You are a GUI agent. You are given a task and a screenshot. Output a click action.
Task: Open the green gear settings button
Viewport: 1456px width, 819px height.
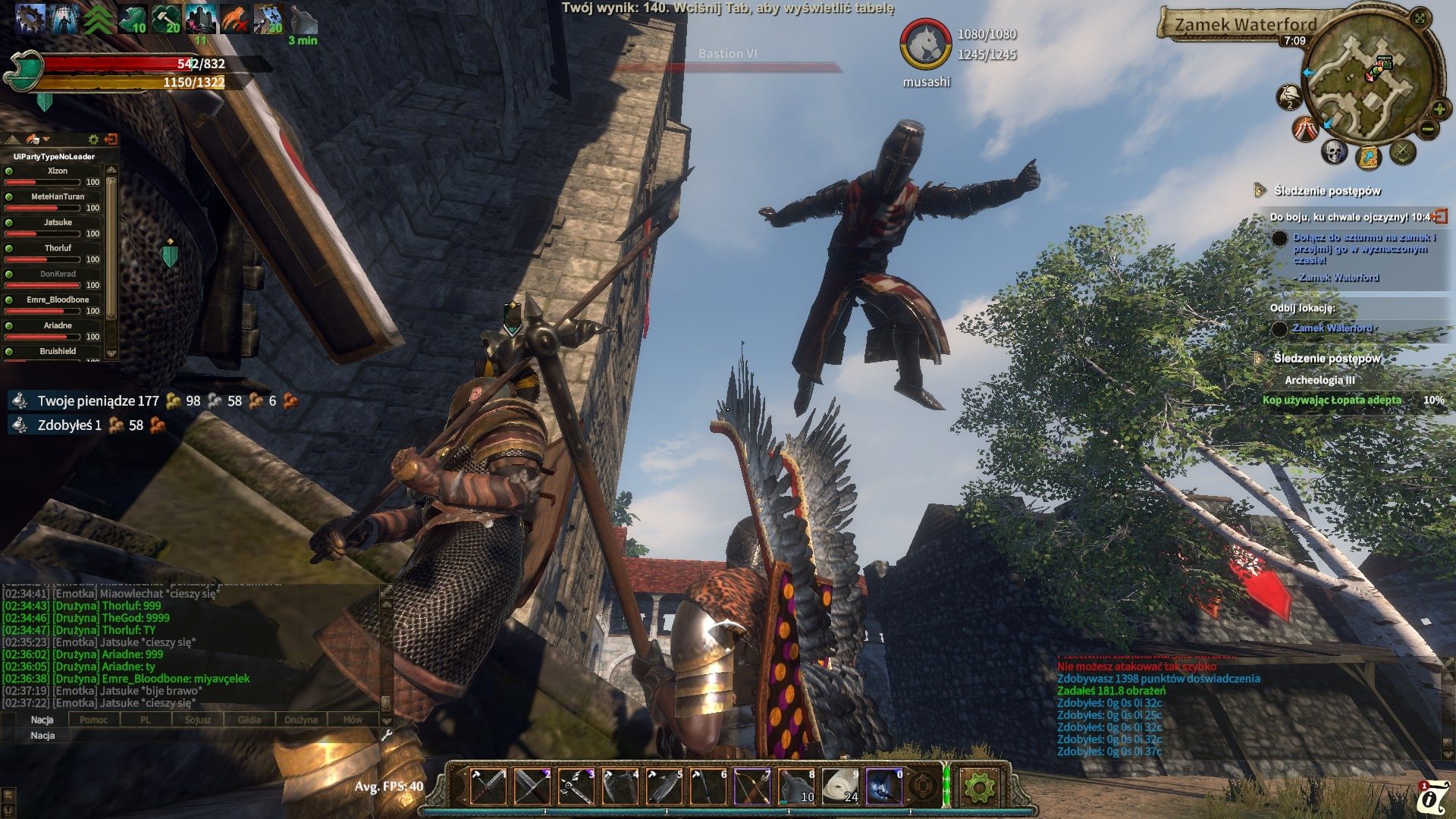(978, 788)
